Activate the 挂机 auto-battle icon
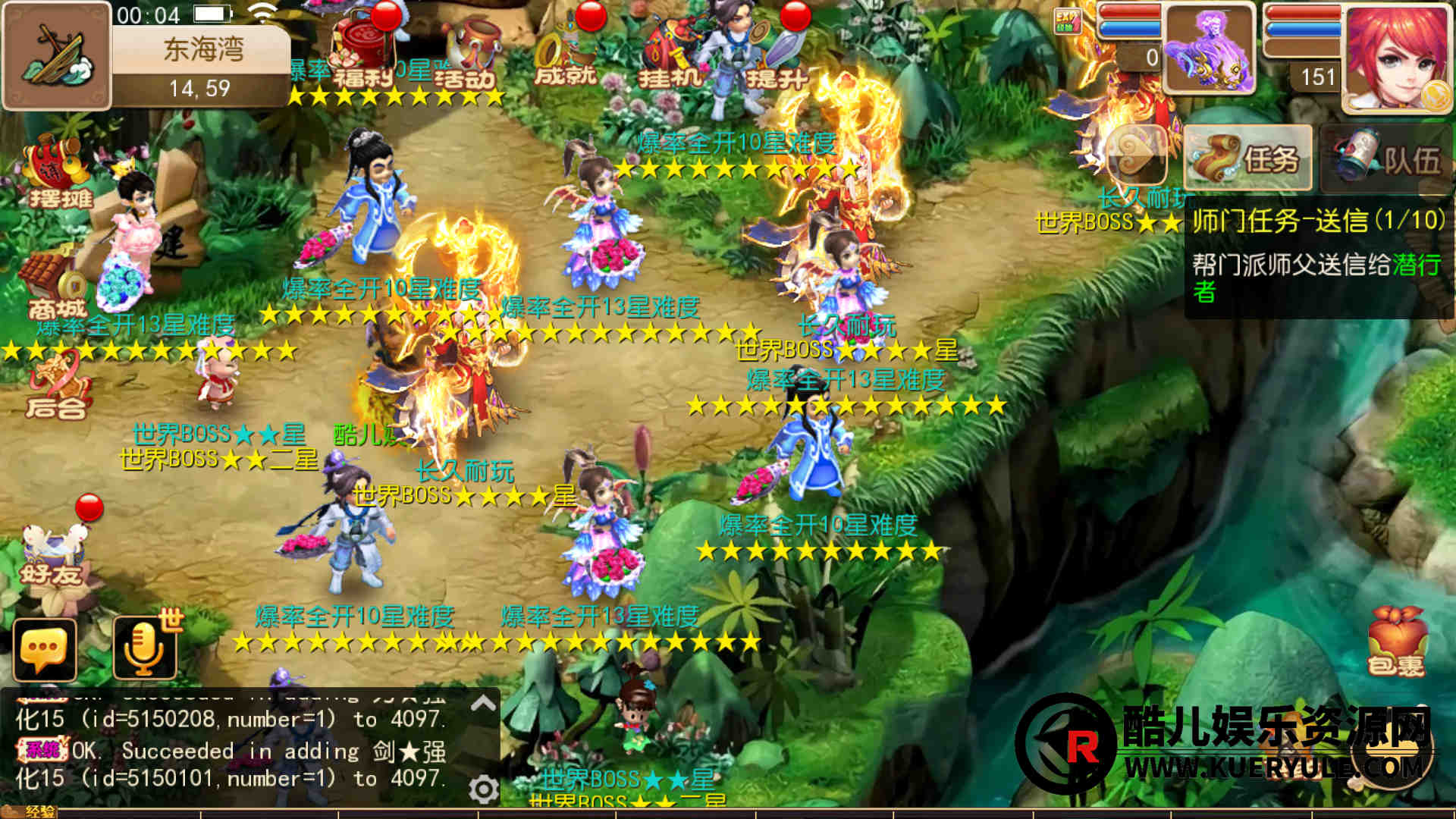1456x819 pixels. [x=668, y=55]
